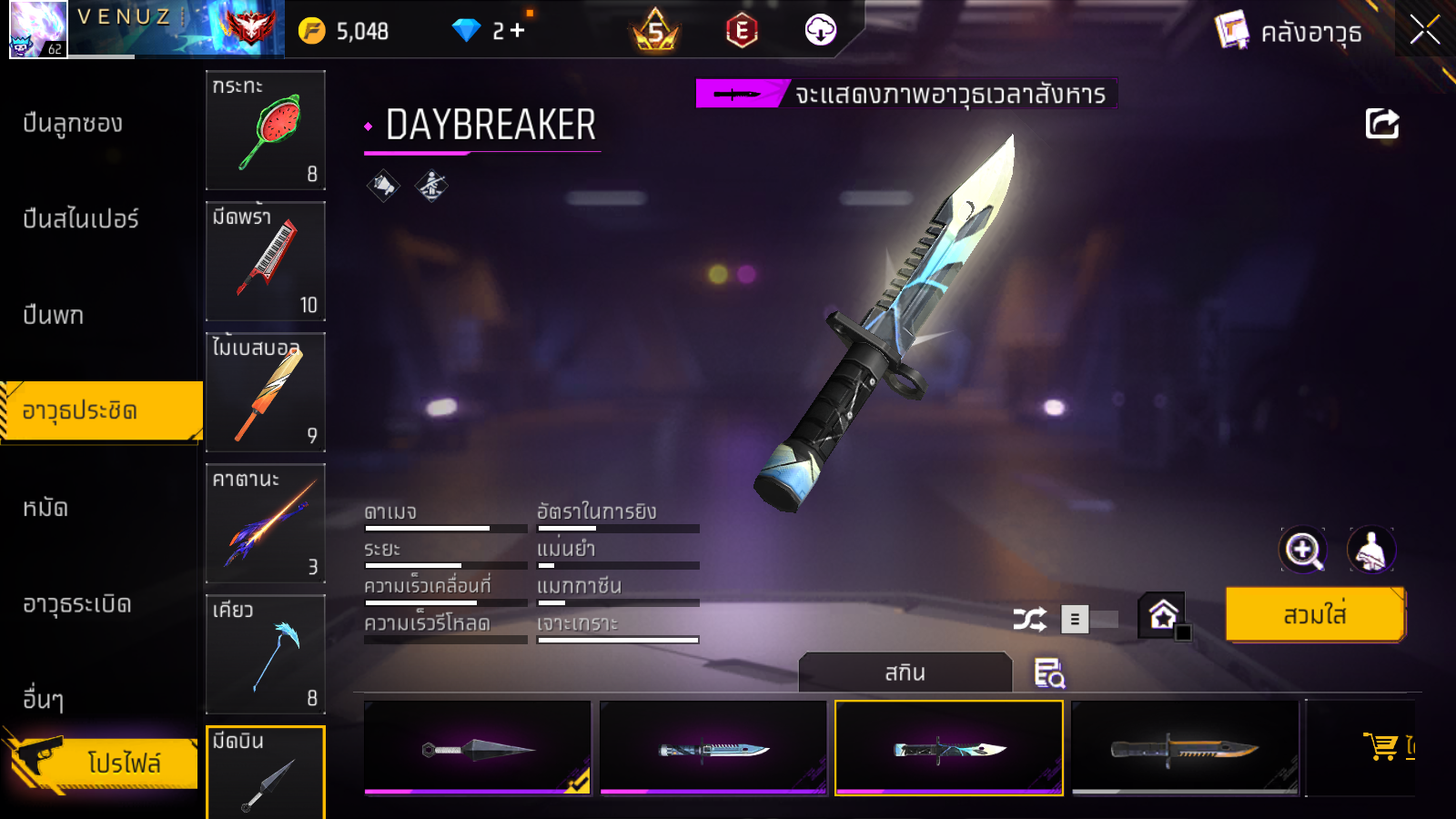Image resolution: width=1456 pixels, height=819 pixels.
Task: Choose the orange-edged black knife skin
Action: click(x=1185, y=748)
